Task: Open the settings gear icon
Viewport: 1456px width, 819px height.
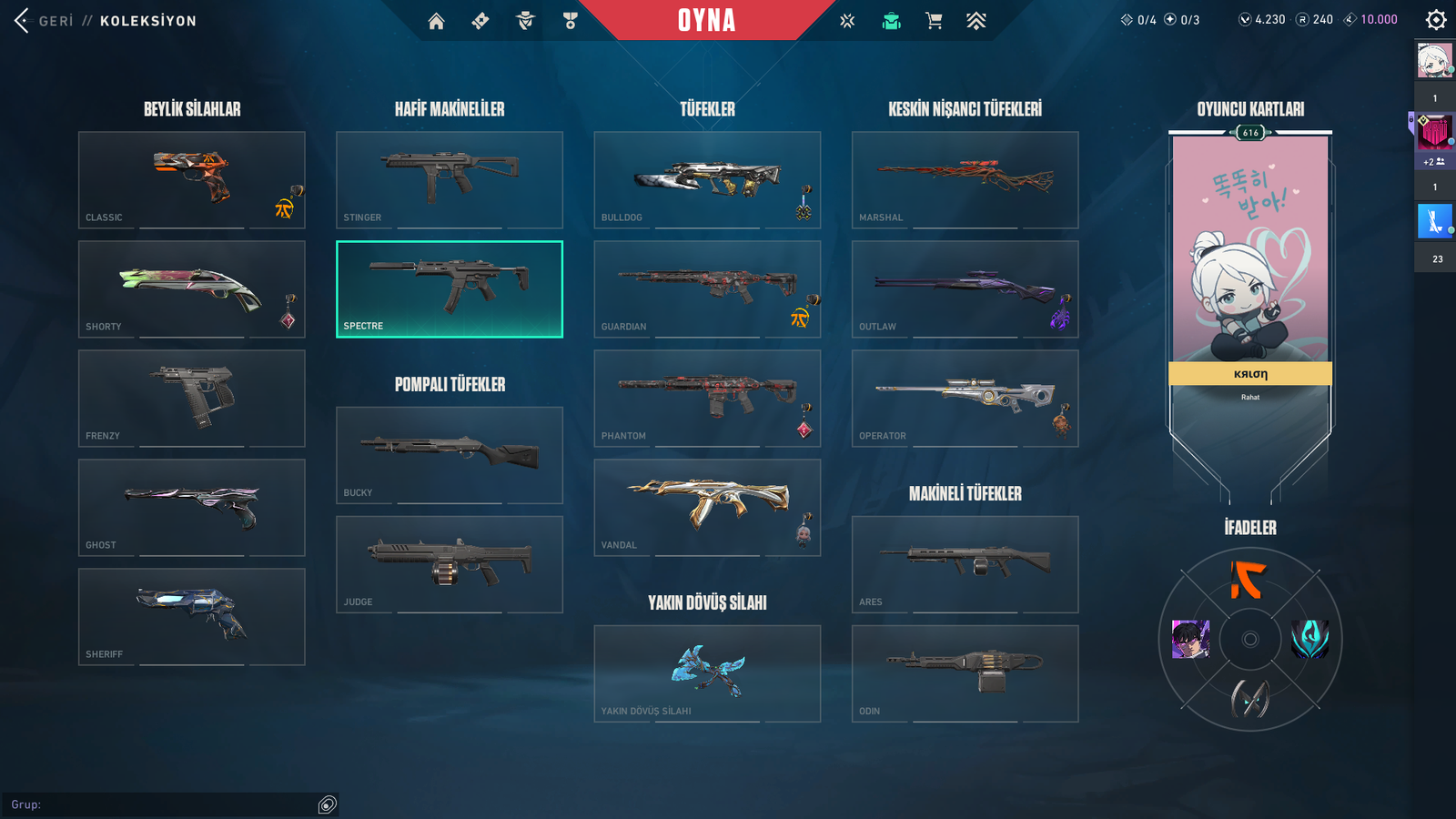Action: tap(1436, 20)
